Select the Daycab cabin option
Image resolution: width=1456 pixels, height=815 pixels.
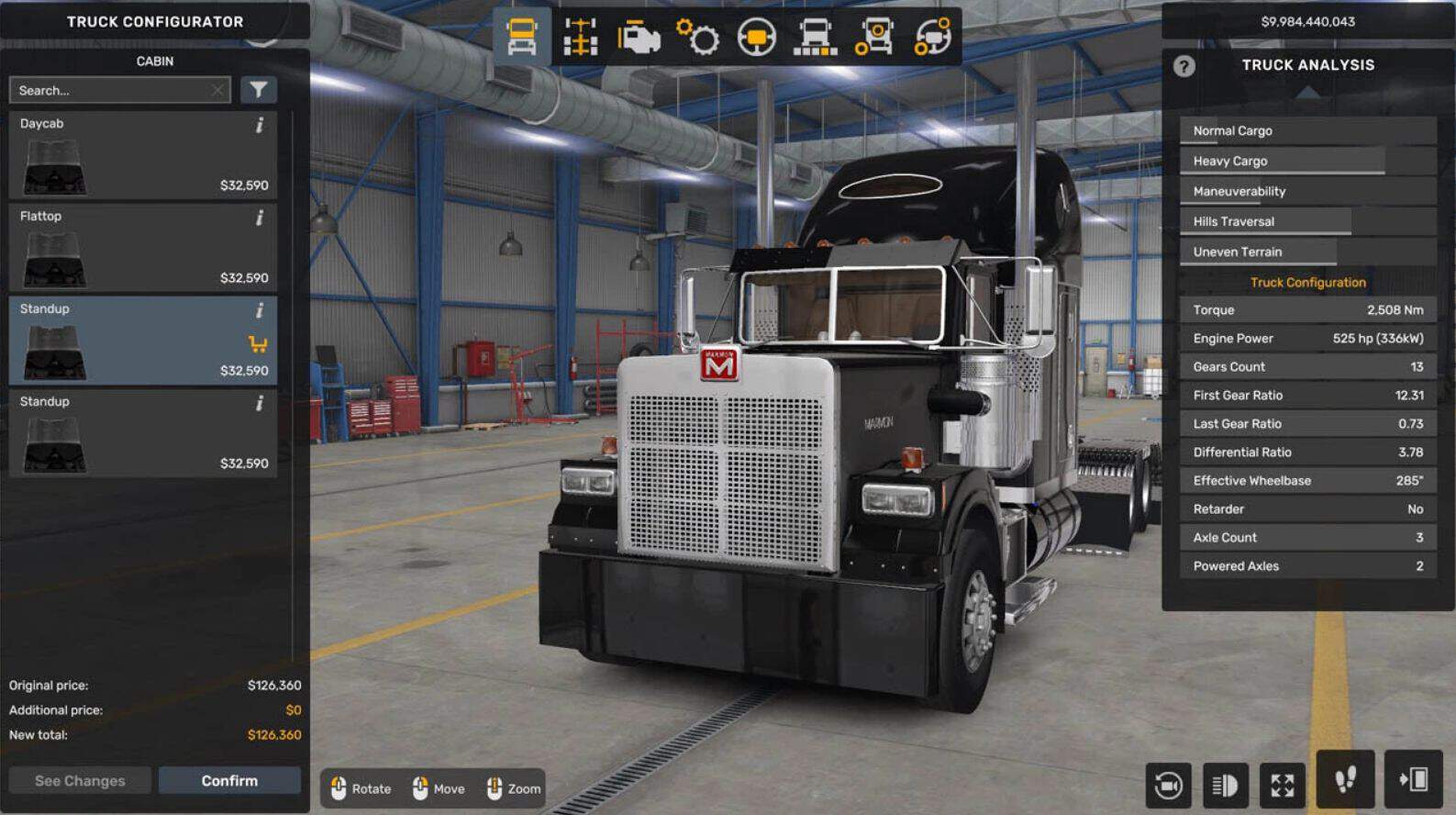tap(142, 155)
